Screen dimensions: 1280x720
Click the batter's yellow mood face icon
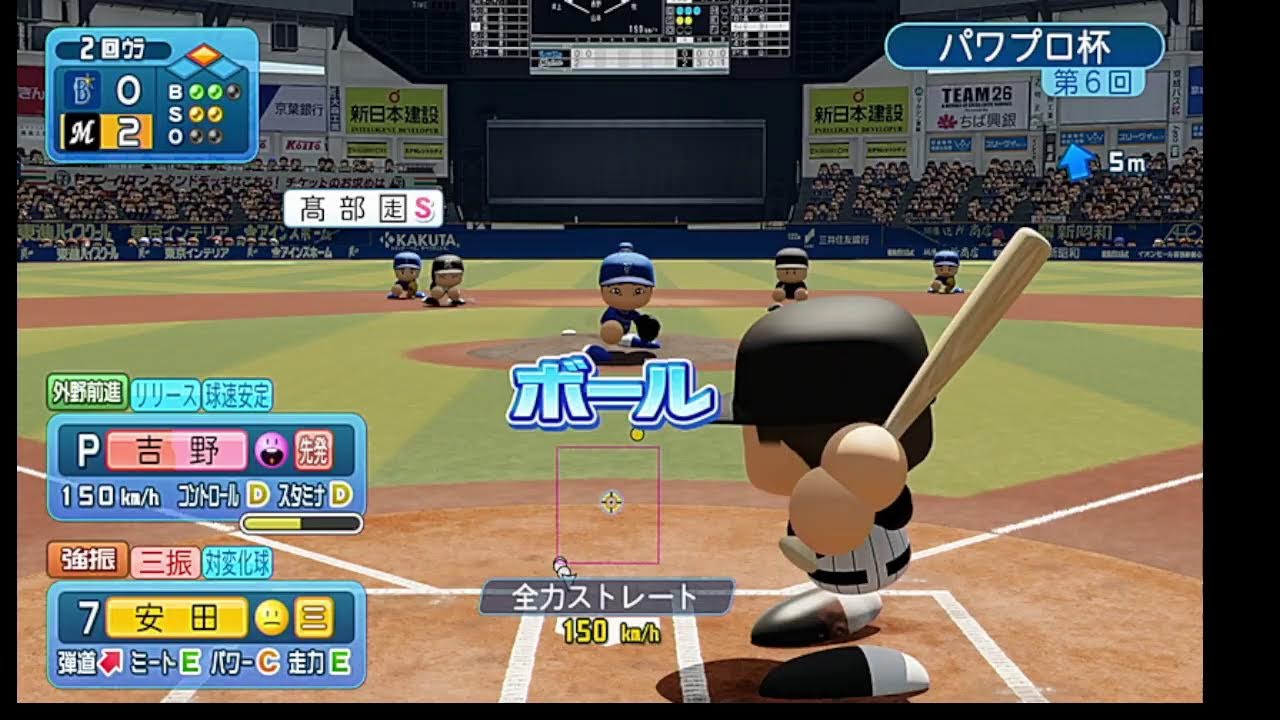(x=271, y=619)
